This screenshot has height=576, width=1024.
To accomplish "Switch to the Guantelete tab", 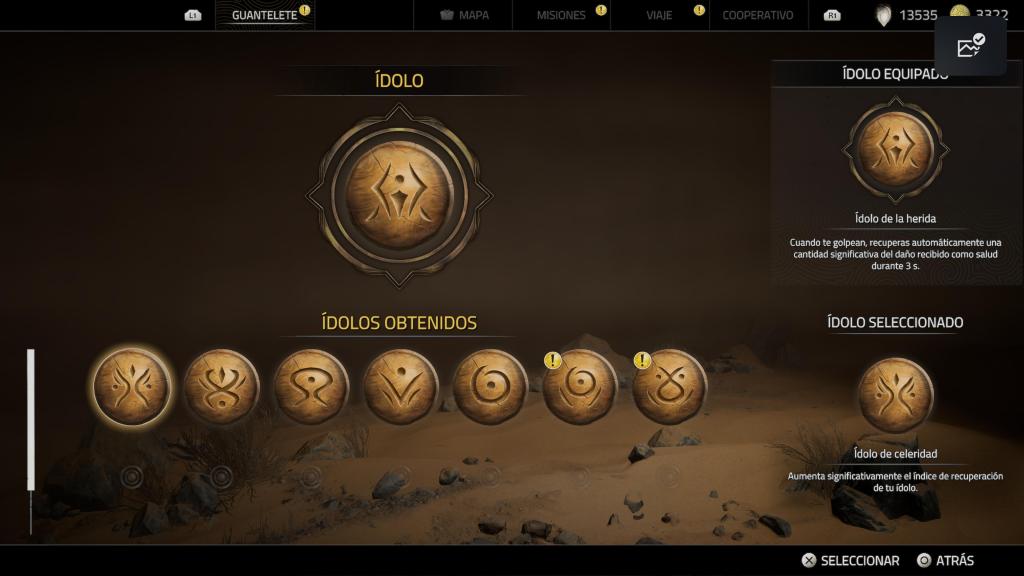I will point(264,15).
